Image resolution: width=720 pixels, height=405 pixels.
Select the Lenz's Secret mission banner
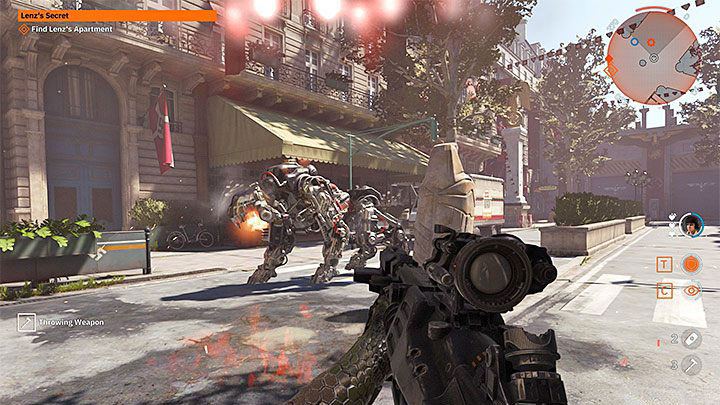click(x=109, y=15)
